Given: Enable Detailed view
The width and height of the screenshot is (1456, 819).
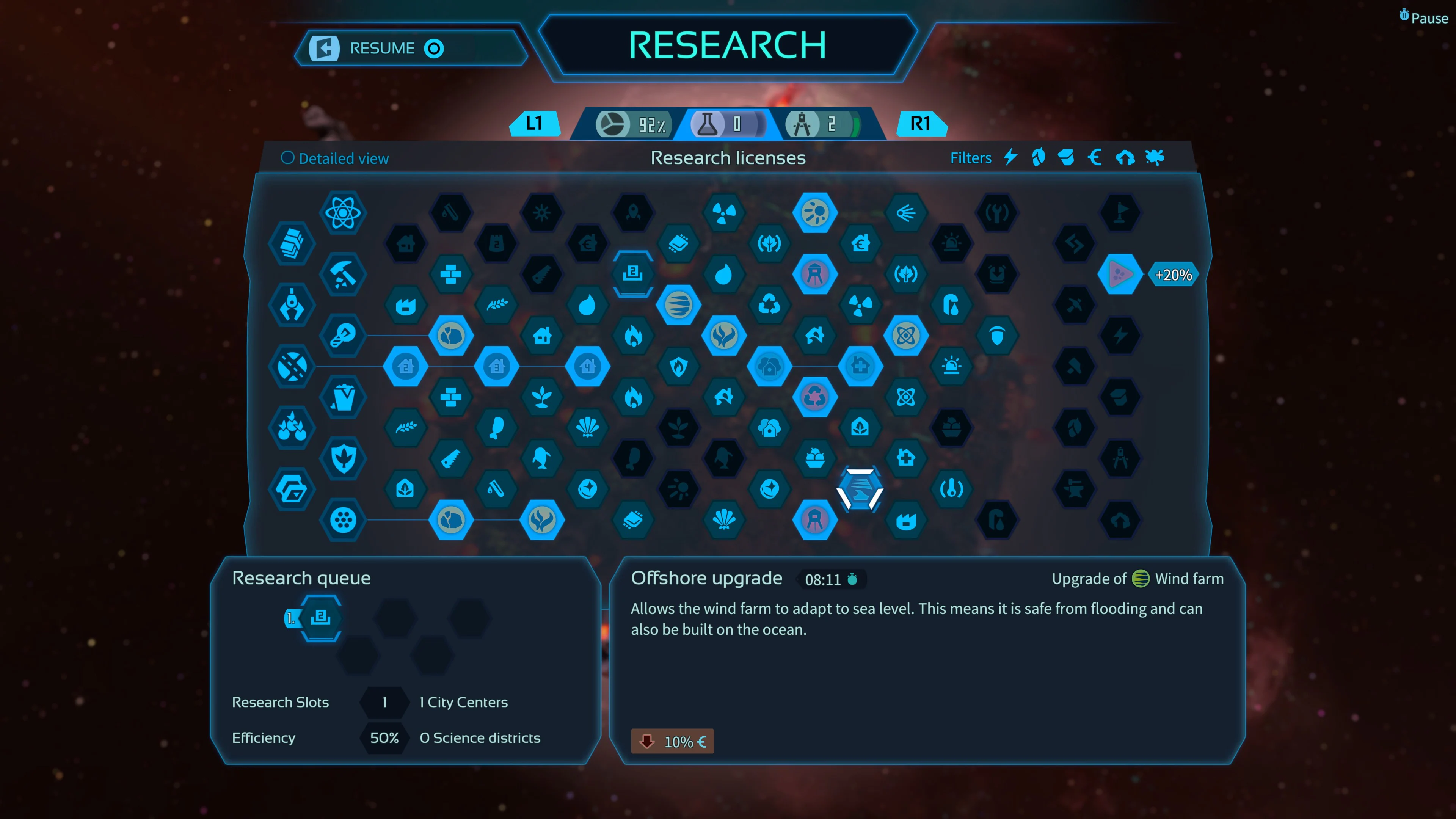Looking at the screenshot, I should (334, 158).
